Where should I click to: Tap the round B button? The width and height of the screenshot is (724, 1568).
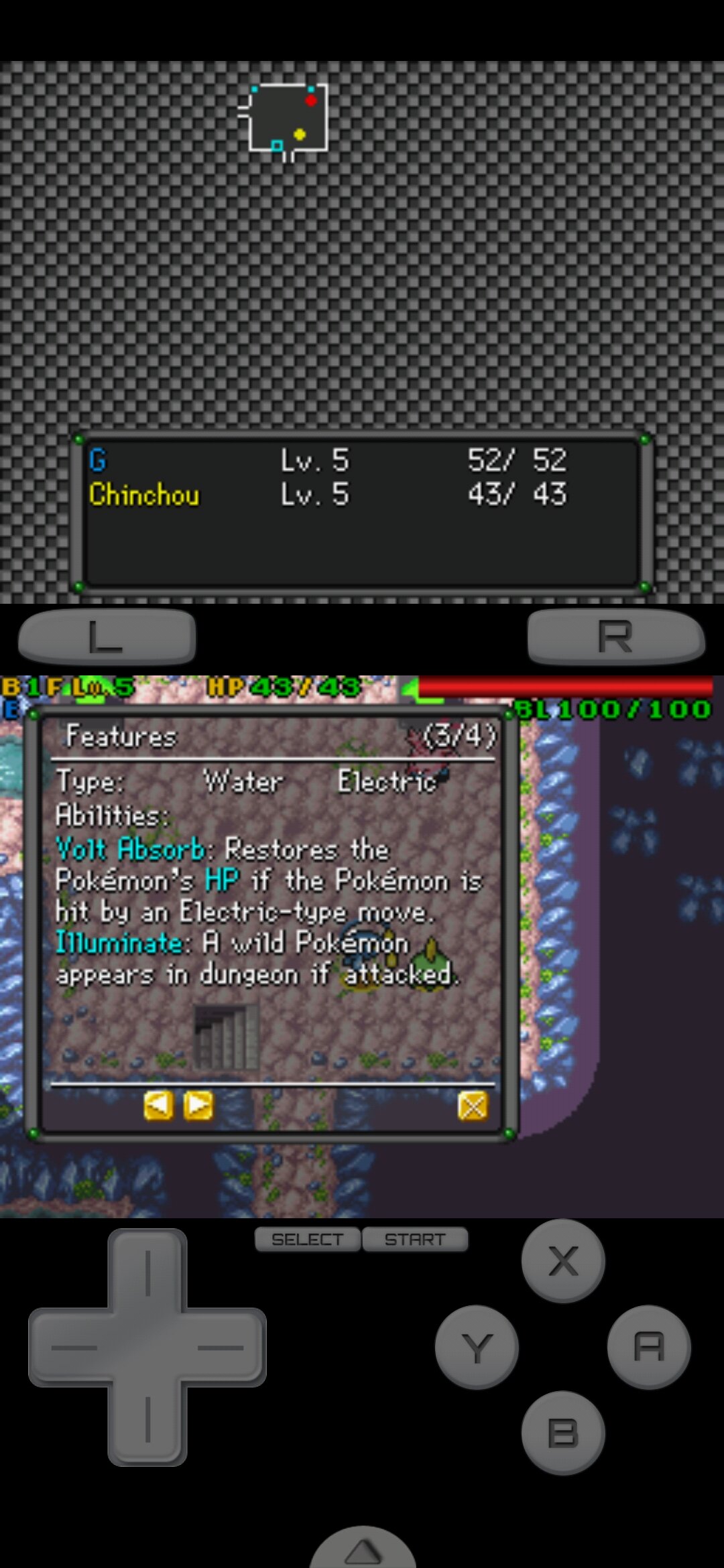coord(563,1433)
